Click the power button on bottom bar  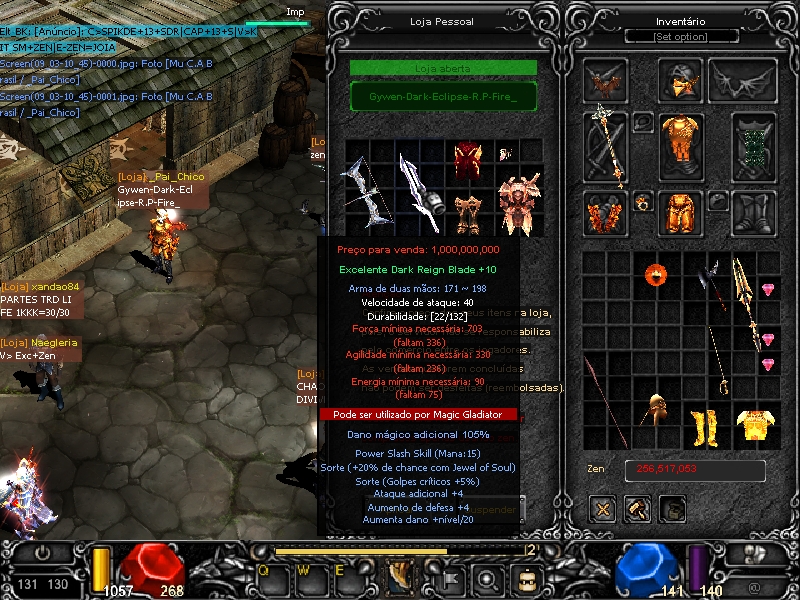pyautogui.click(x=43, y=553)
